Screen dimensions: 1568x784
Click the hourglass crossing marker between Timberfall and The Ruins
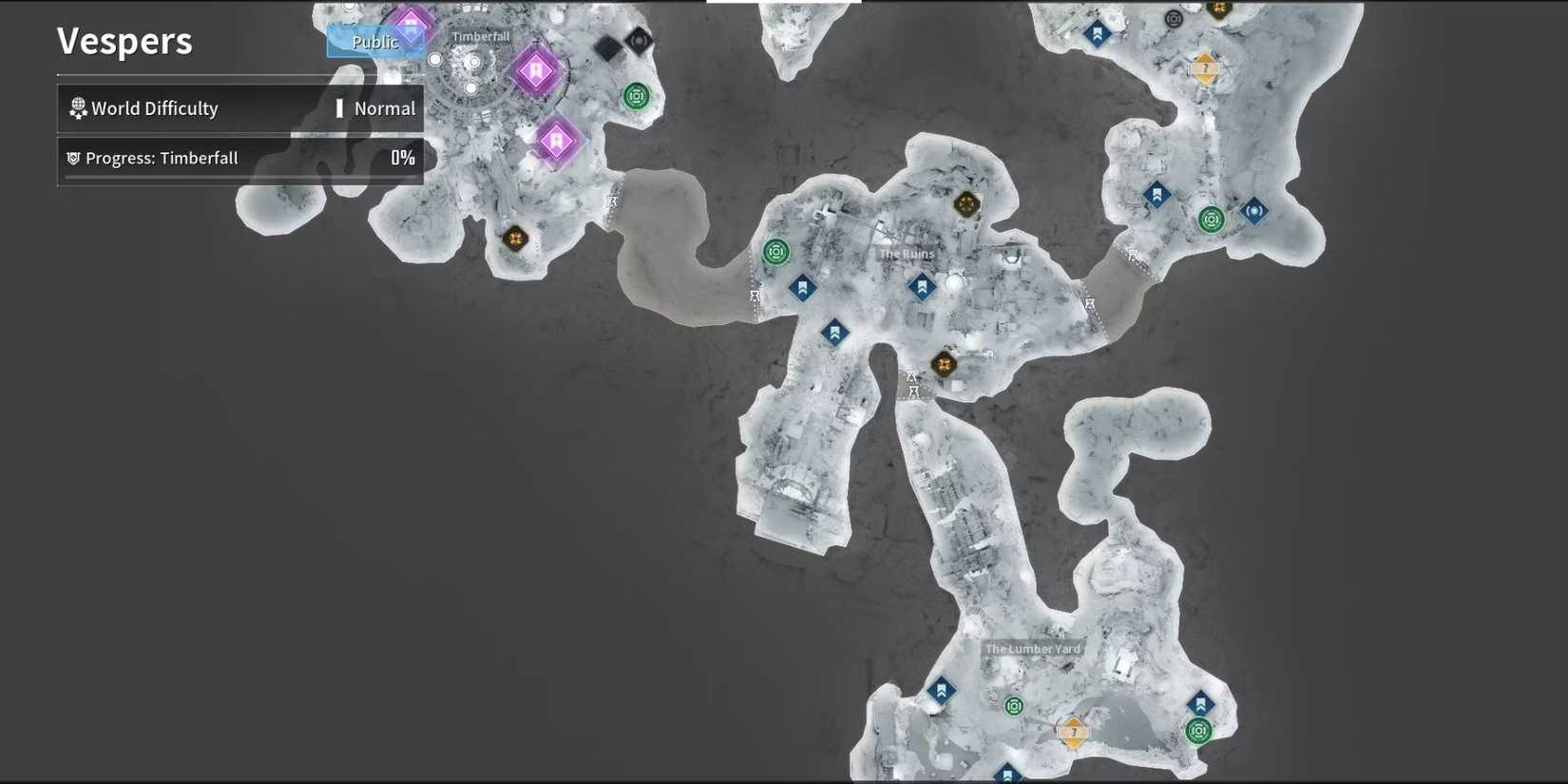point(613,201)
